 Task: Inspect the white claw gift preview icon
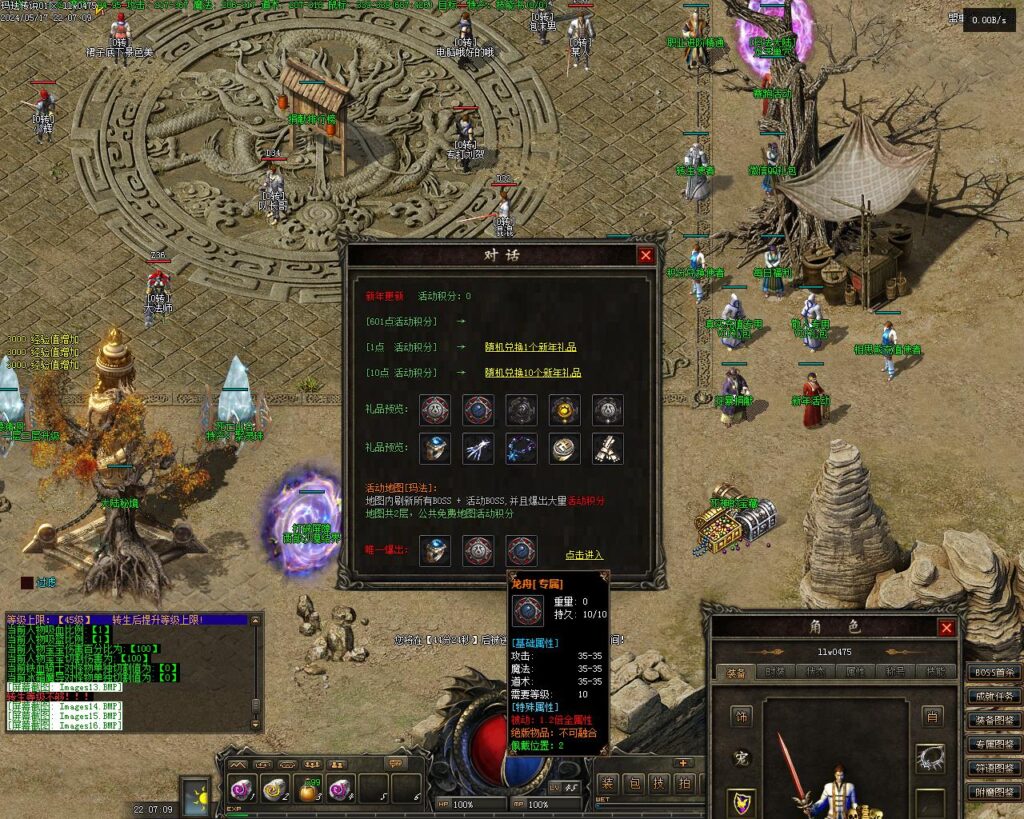tap(478, 448)
